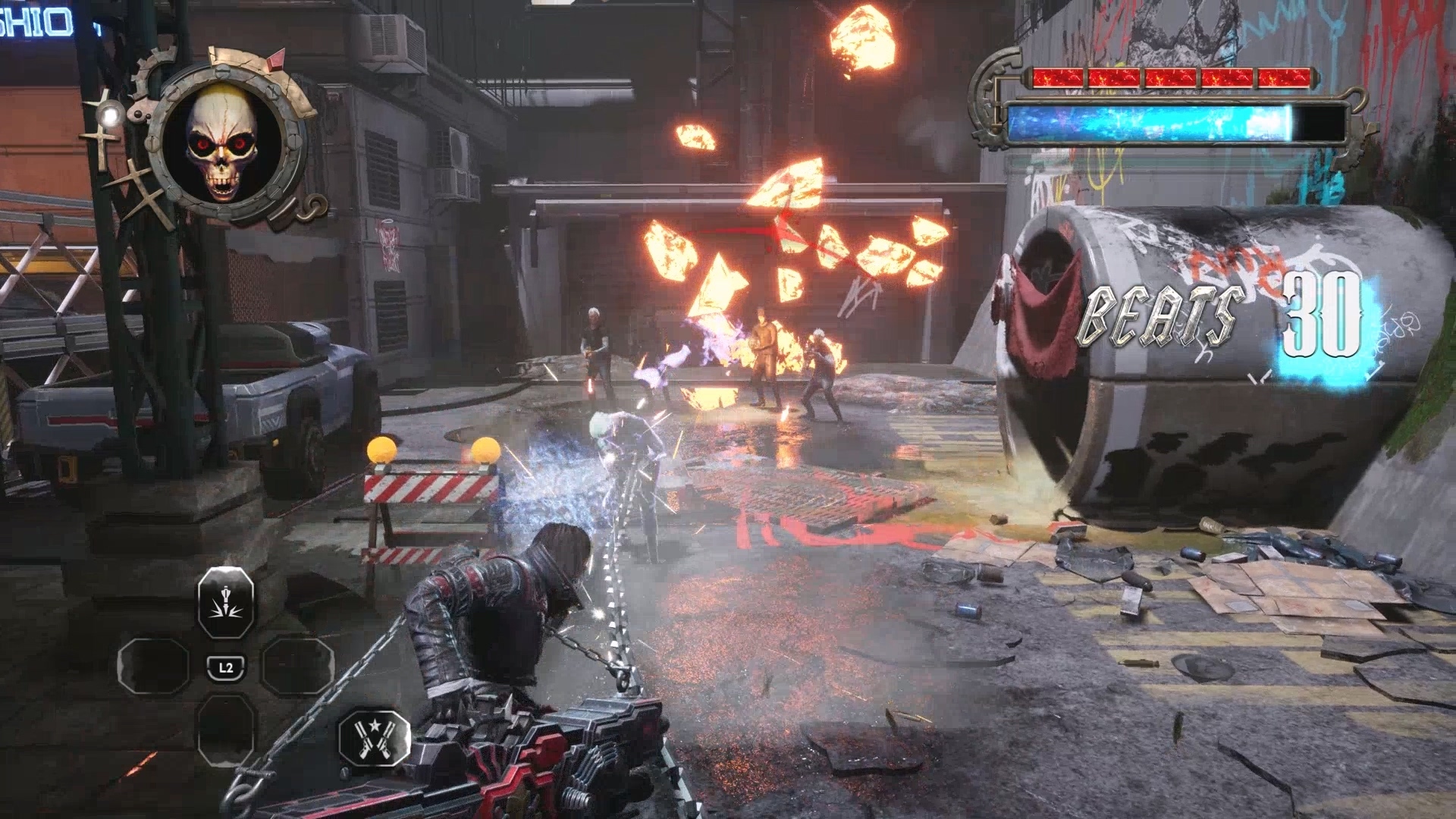Screen dimensions: 1456x819
Task: Click the red-eyed skull portrait emblem
Action: (225, 142)
